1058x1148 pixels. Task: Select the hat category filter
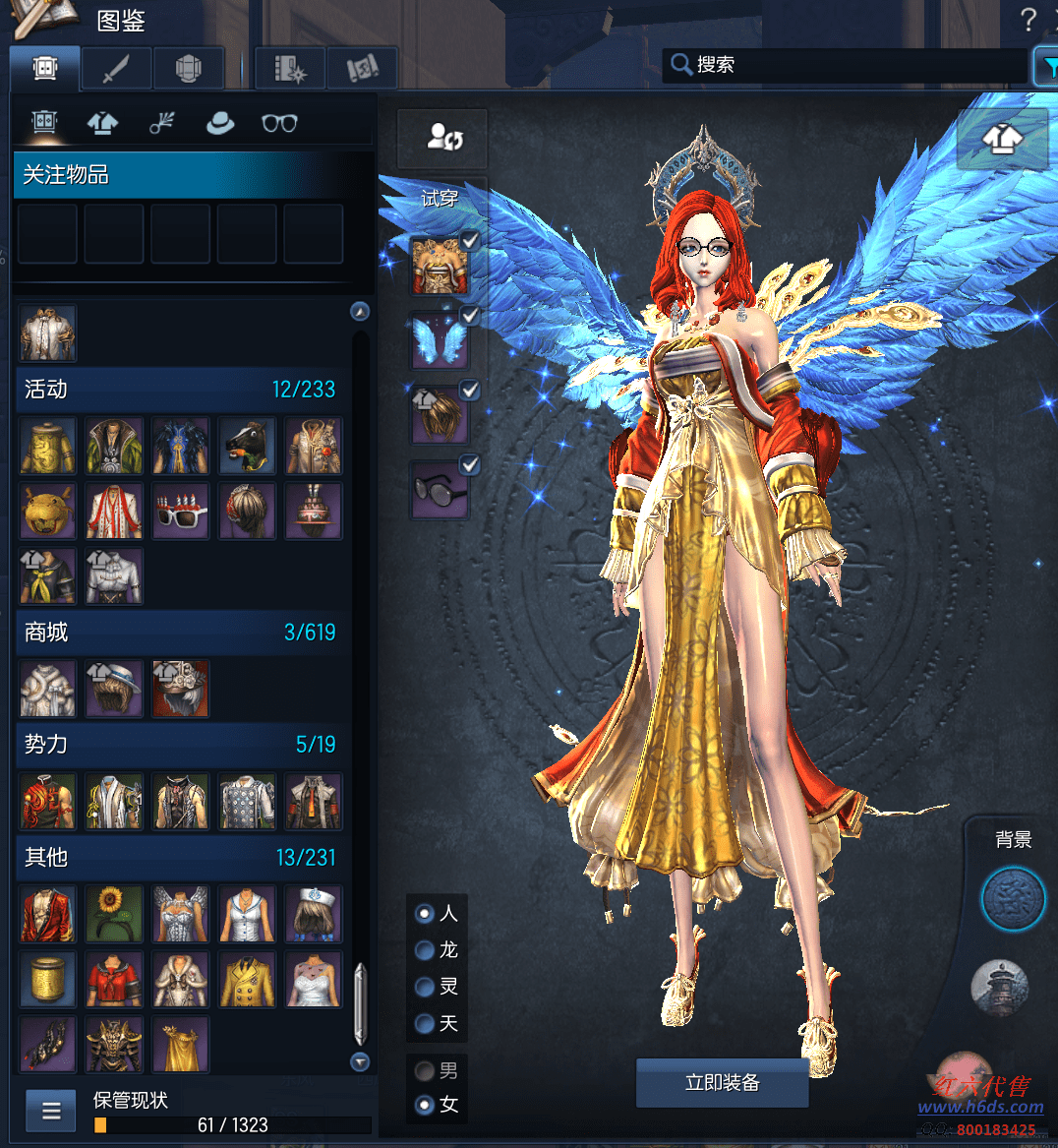(x=219, y=123)
